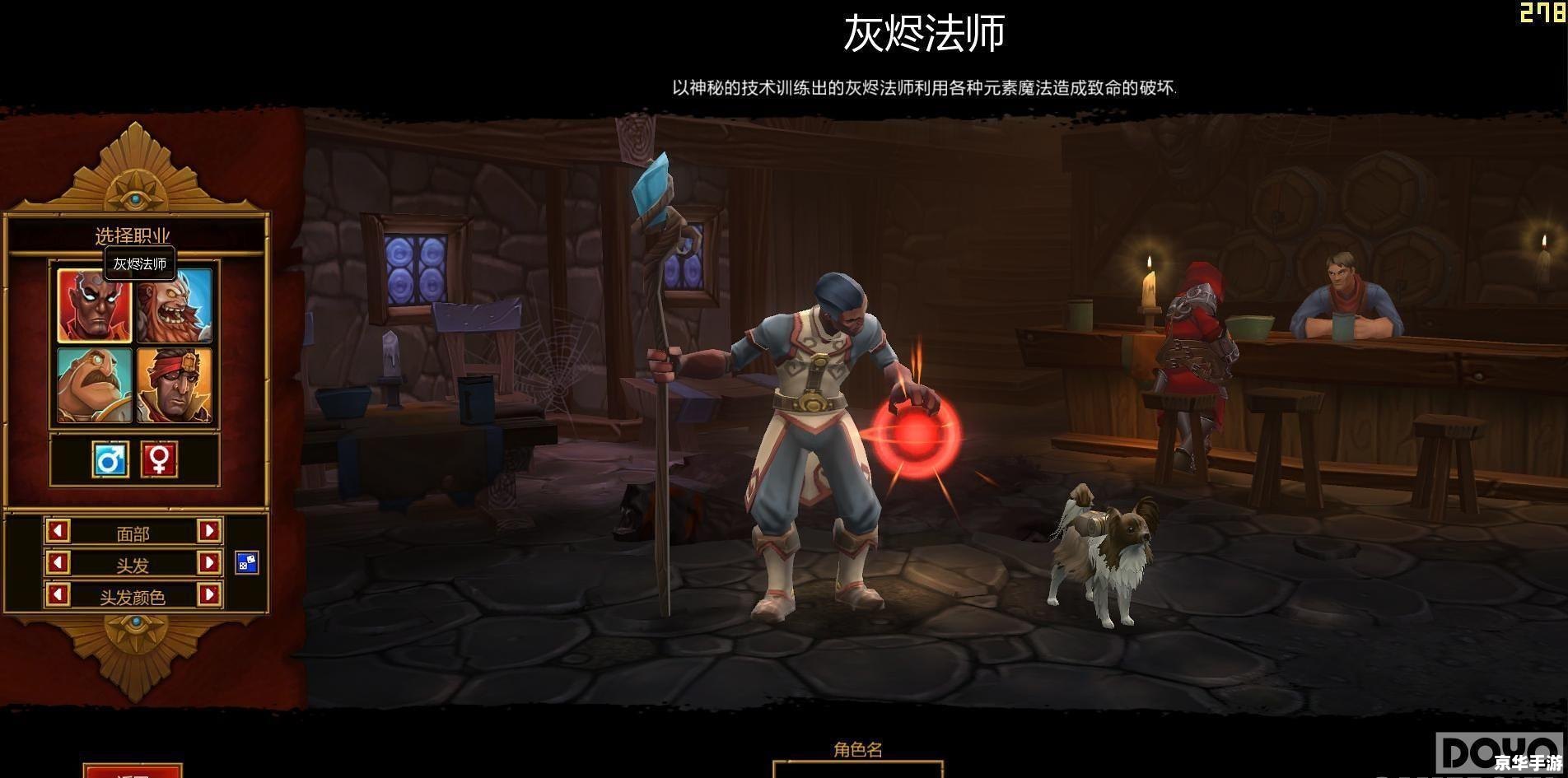The height and width of the screenshot is (778, 1568).
Task: Select the next hair color (头发颜色)
Action: (x=209, y=594)
